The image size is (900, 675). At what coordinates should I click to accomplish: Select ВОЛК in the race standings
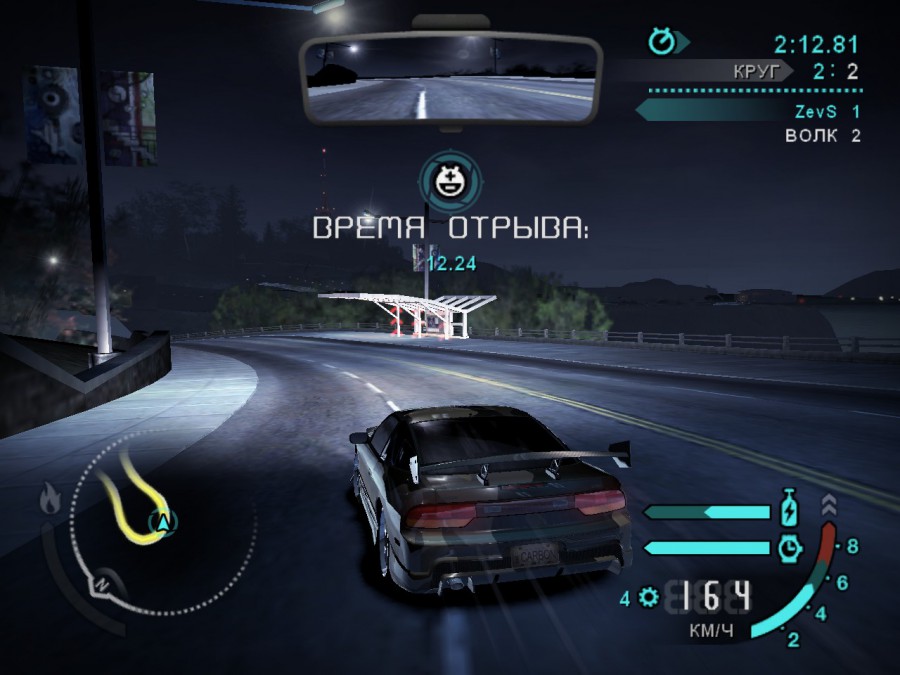click(814, 136)
